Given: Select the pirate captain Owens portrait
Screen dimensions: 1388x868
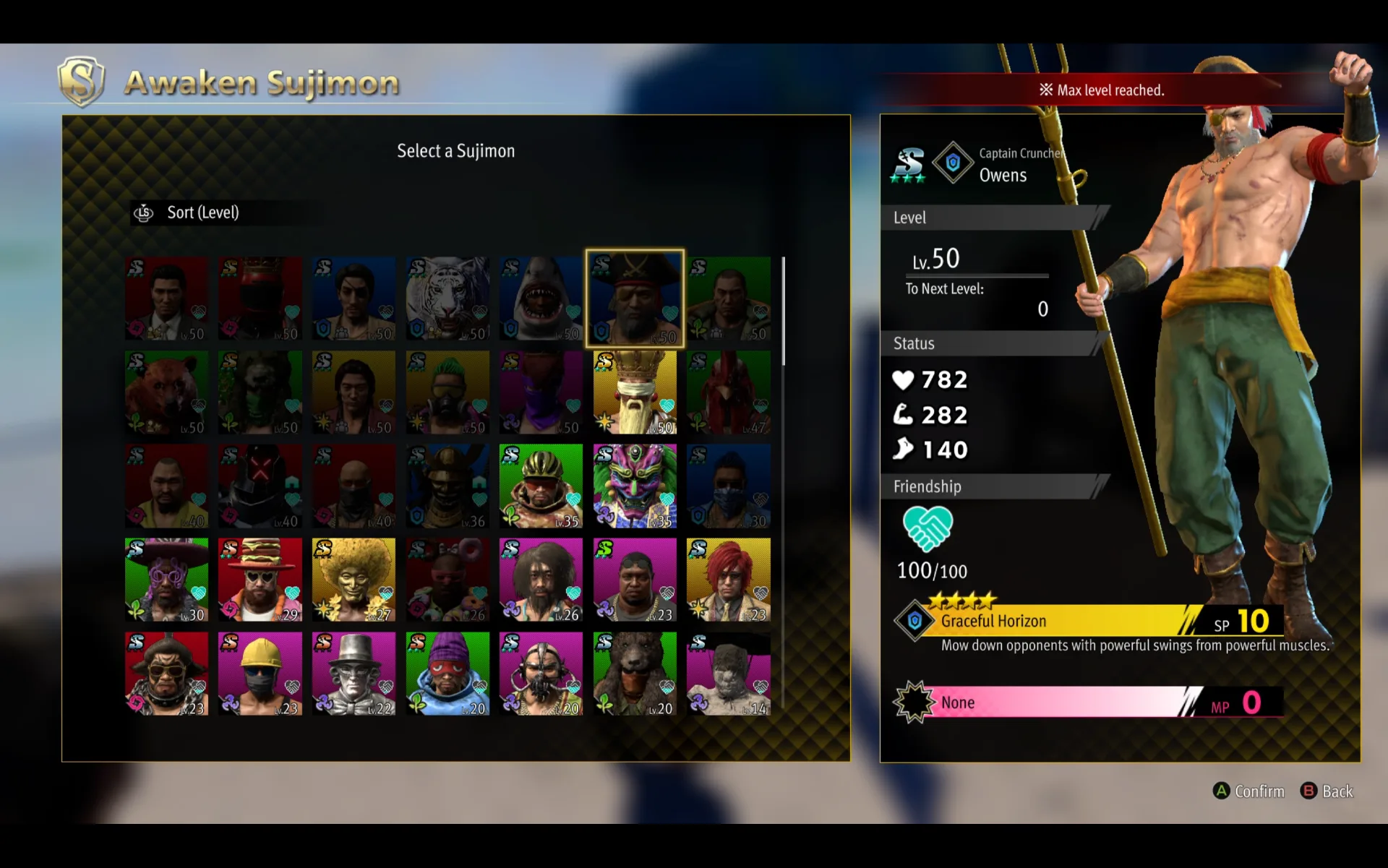Looking at the screenshot, I should click(x=635, y=298).
